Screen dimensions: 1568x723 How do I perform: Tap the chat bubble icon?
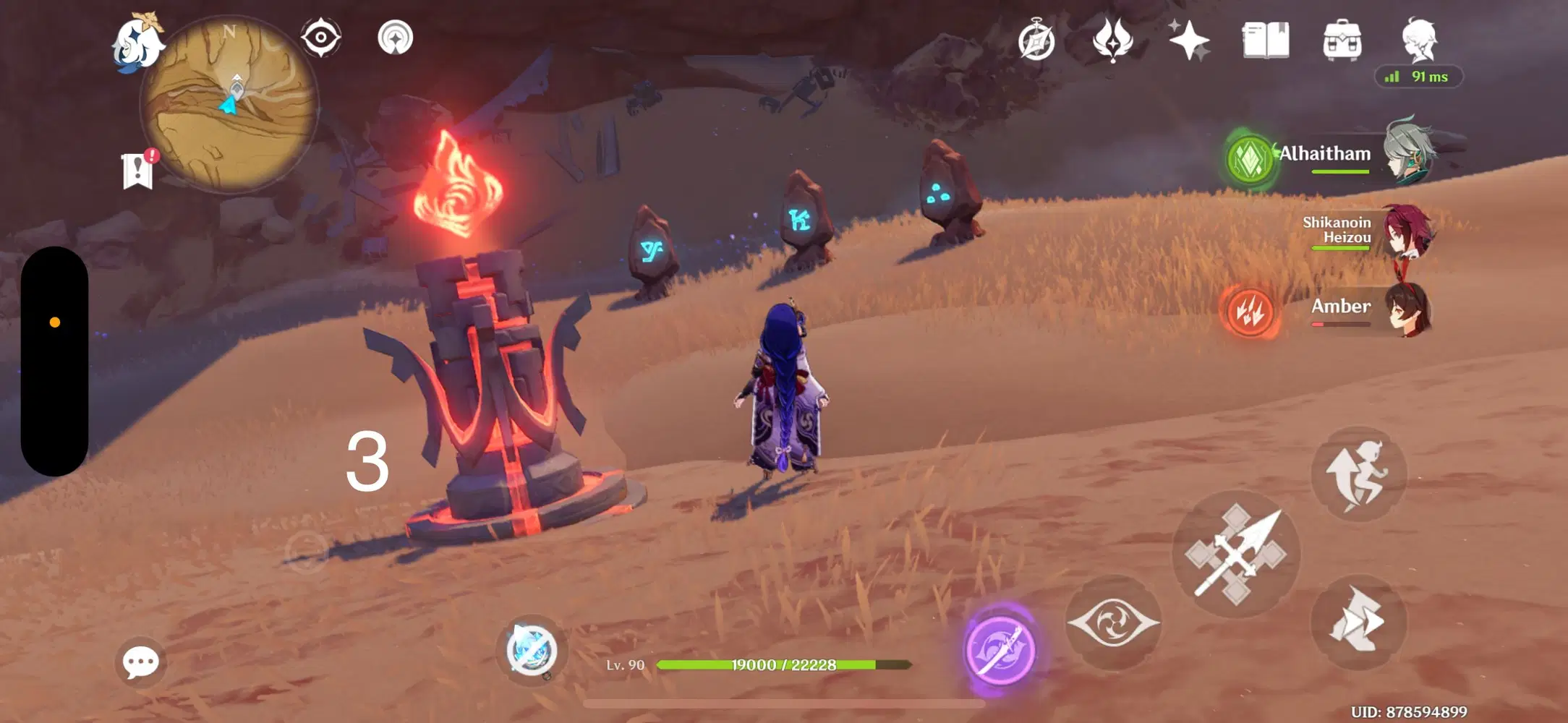142,661
